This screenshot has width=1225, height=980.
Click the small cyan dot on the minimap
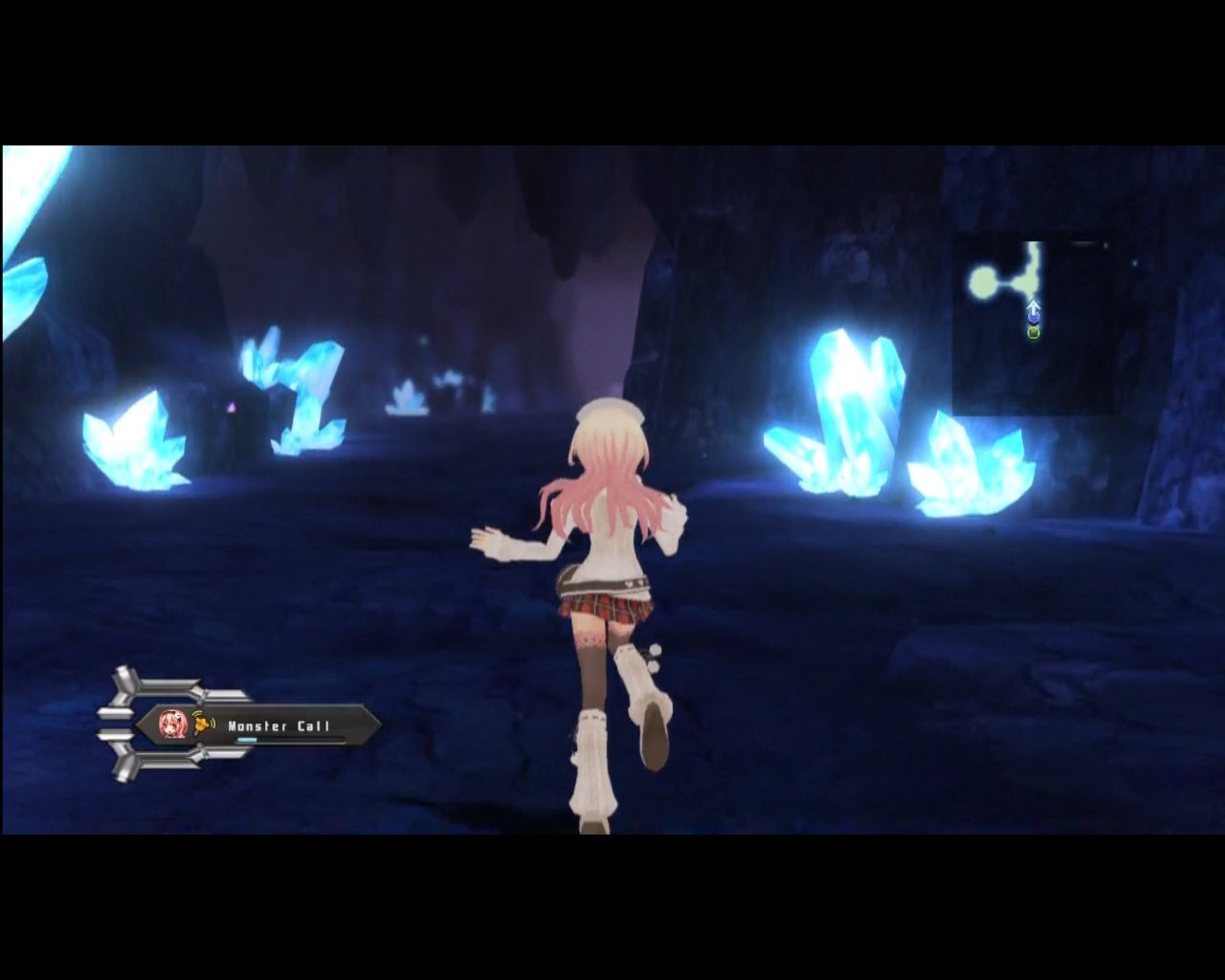point(1134,263)
